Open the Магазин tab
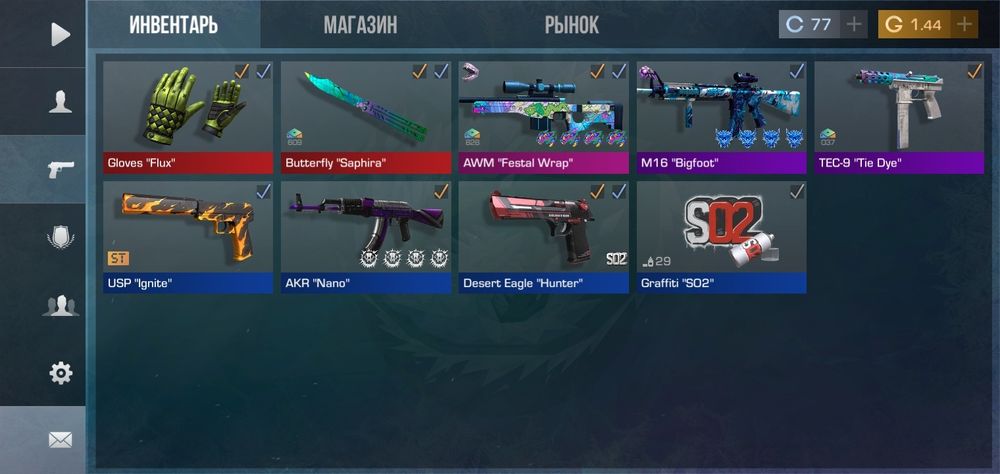 (x=360, y=25)
